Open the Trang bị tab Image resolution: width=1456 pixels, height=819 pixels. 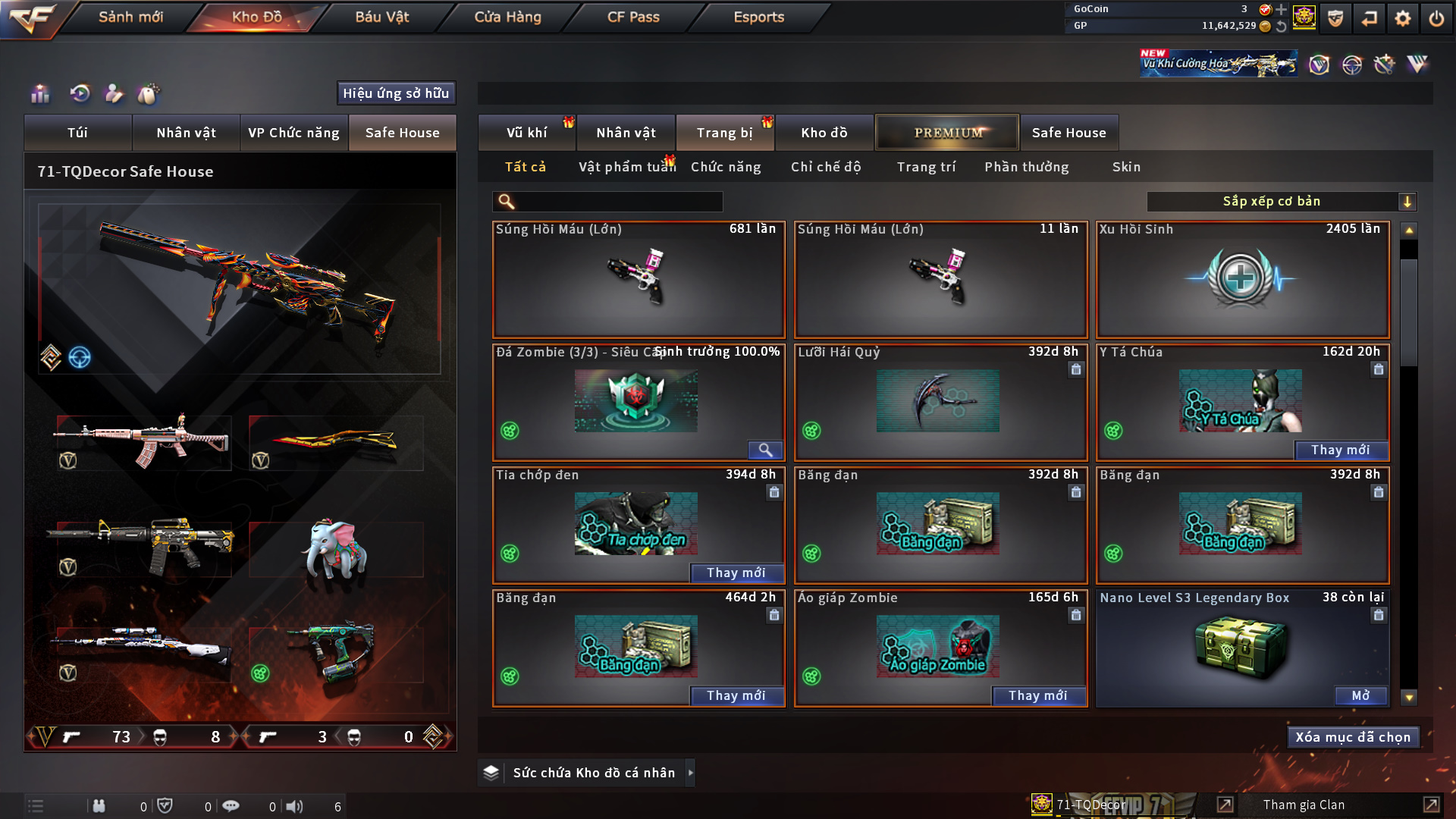click(x=724, y=133)
